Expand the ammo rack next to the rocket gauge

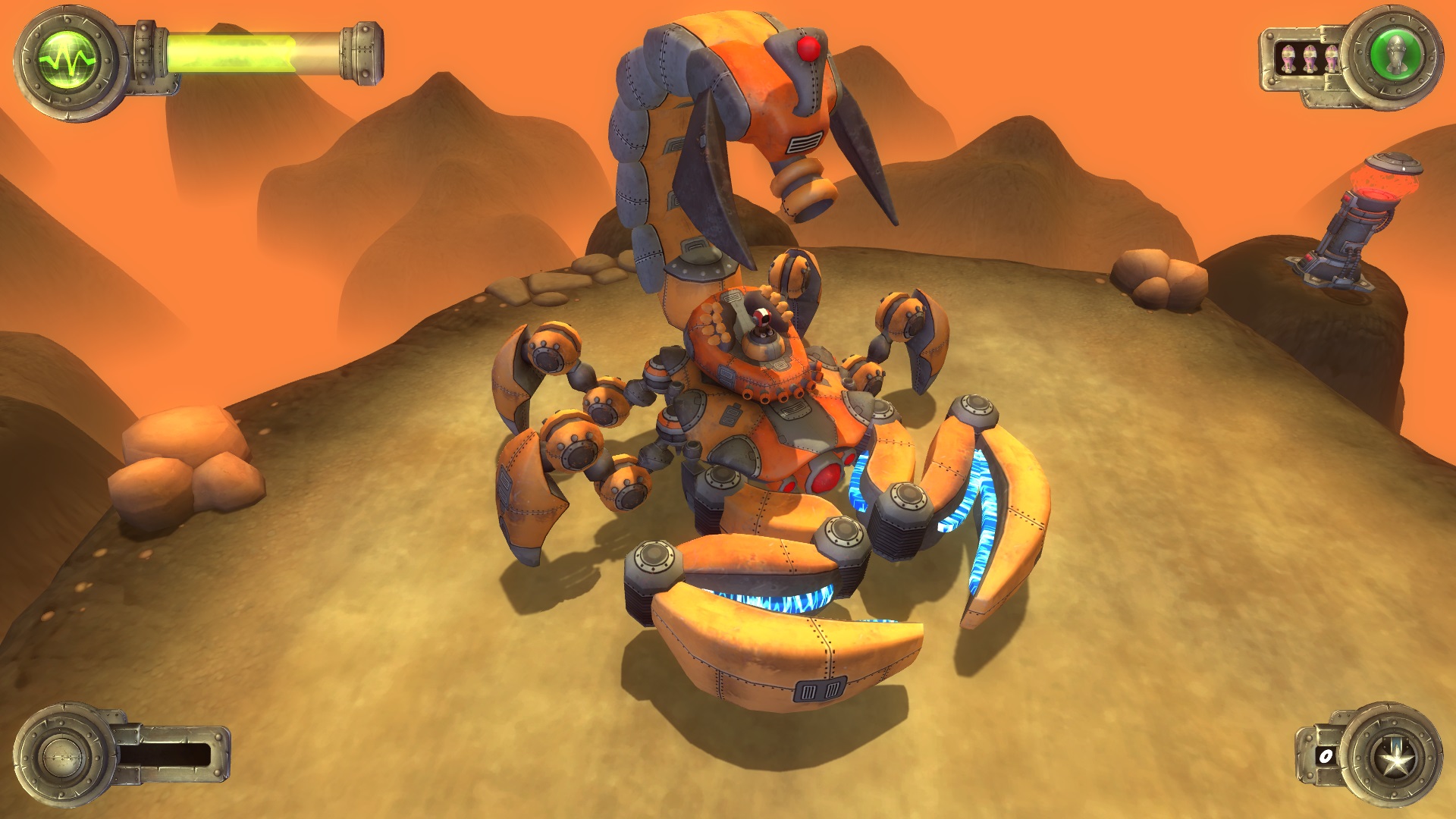[1310, 58]
